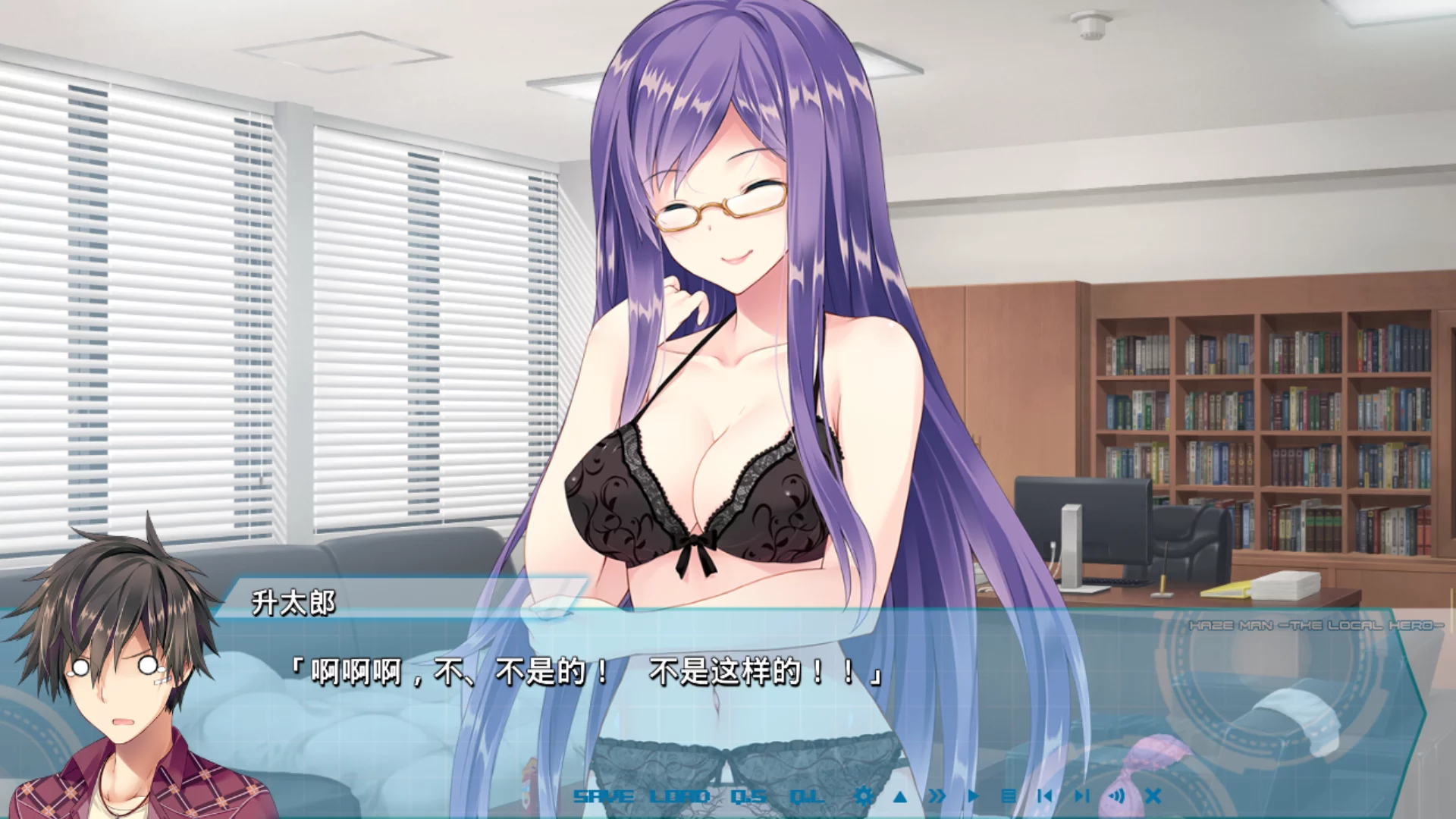Click the Q.S quick save button

[748, 796]
